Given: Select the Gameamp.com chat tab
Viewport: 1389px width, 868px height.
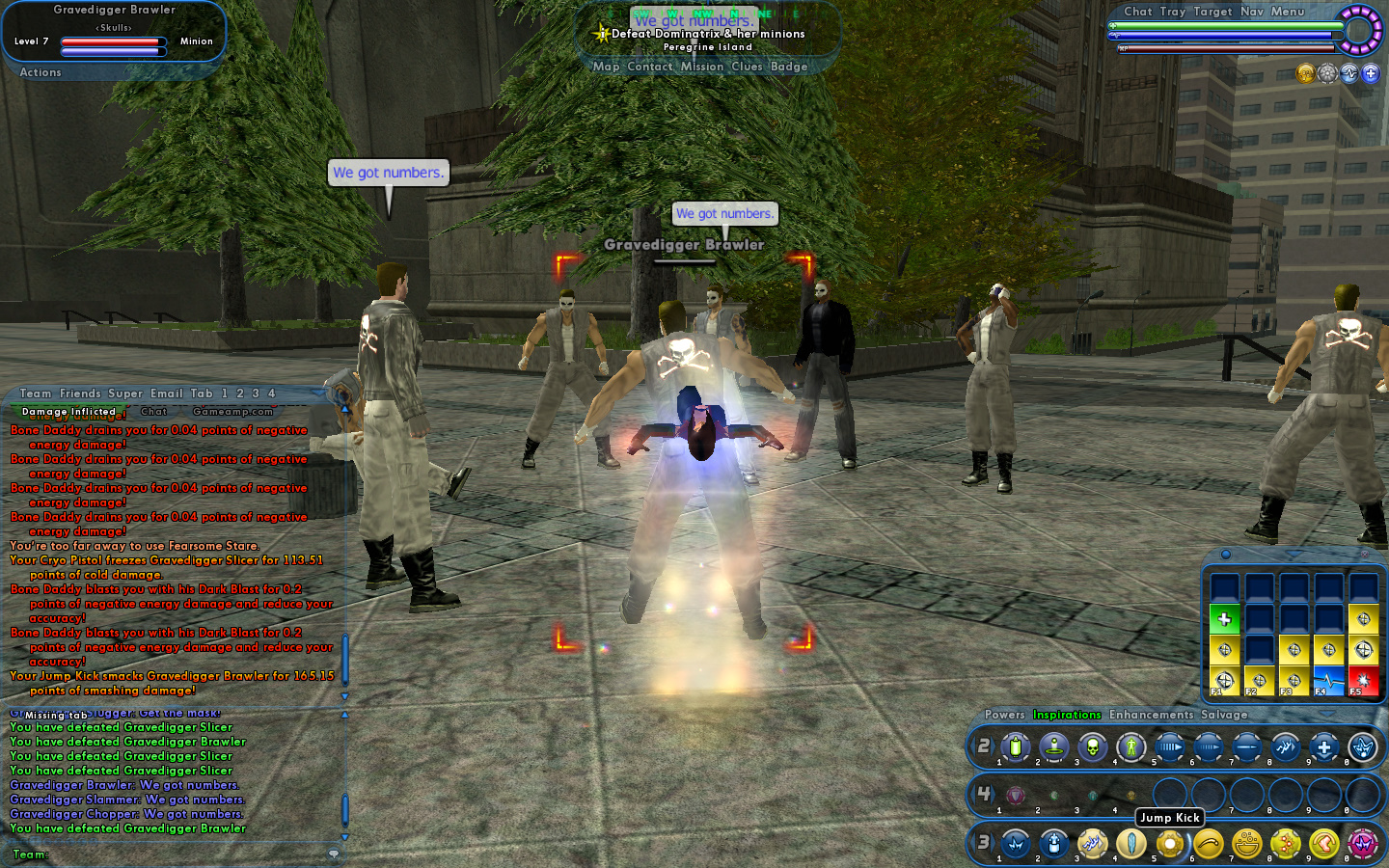Looking at the screenshot, I should point(232,412).
